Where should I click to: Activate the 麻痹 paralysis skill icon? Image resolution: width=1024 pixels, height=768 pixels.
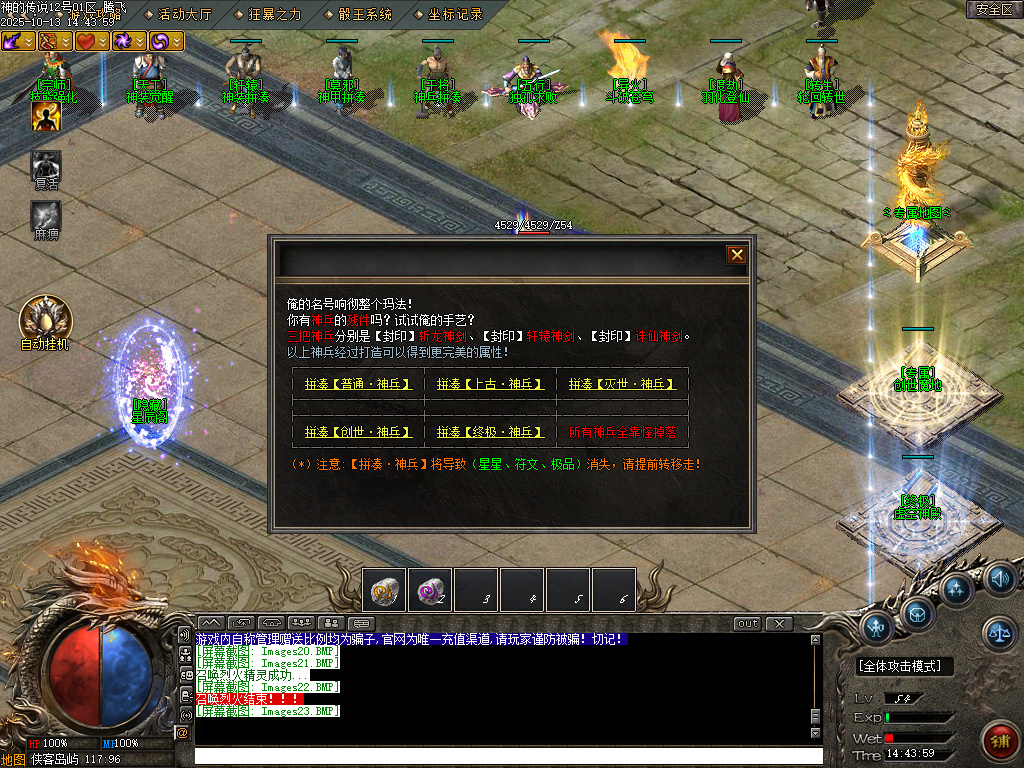click(x=46, y=216)
